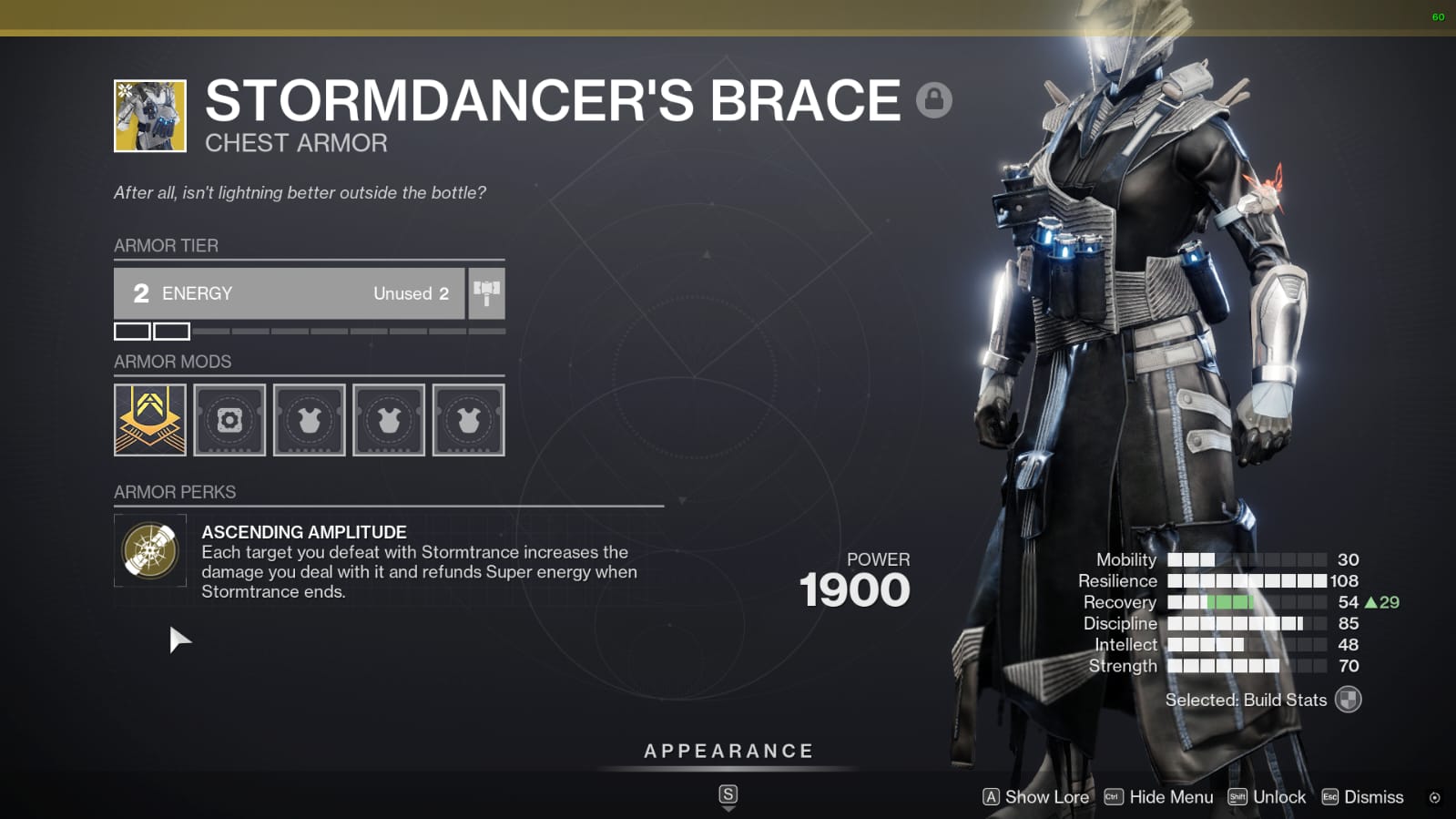1456x819 pixels.
Task: Click the Stormdancer's Brace item thumbnail
Action: tap(150, 116)
